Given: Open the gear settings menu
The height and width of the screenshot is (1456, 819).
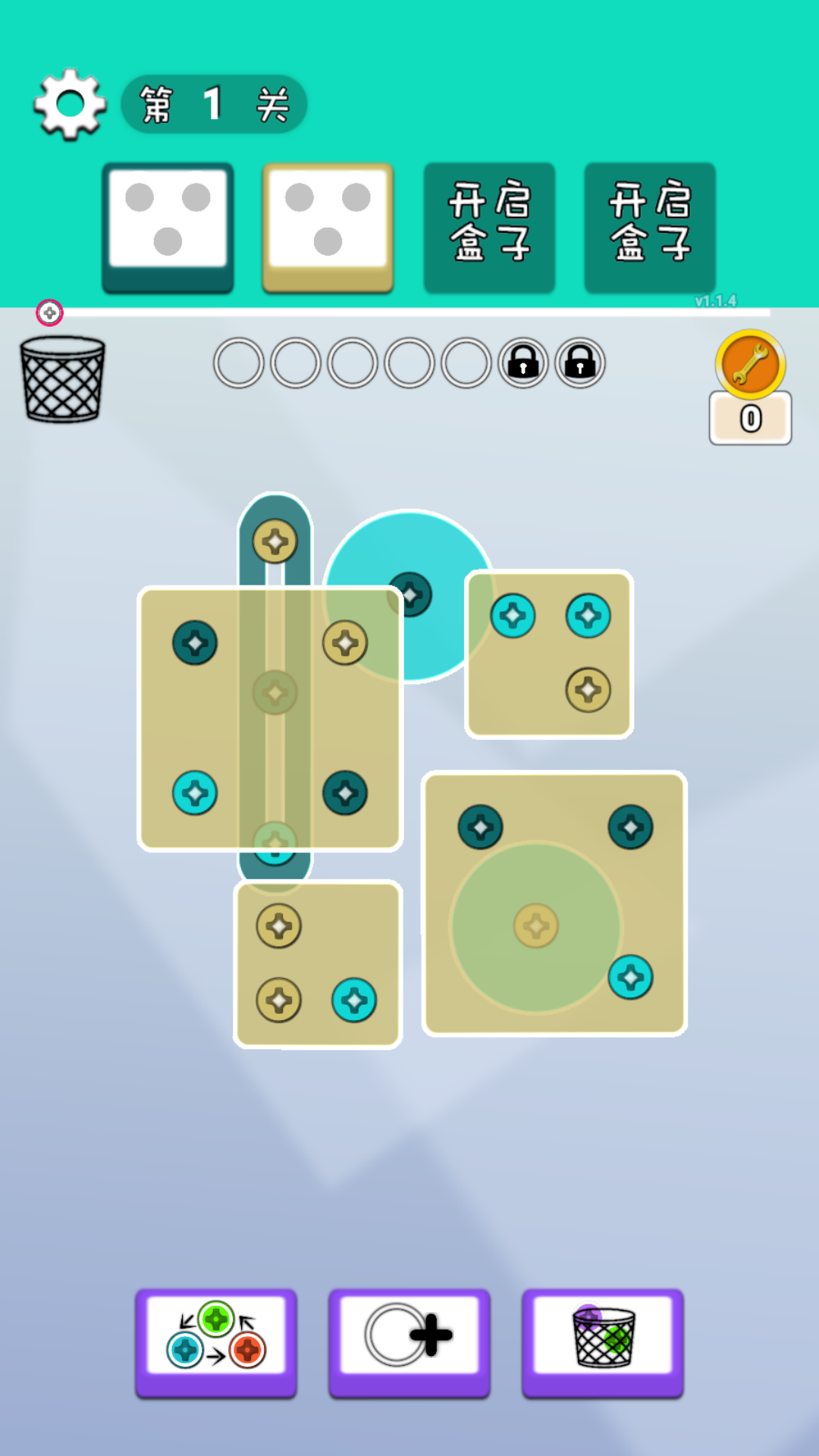Looking at the screenshot, I should pyautogui.click(x=70, y=105).
